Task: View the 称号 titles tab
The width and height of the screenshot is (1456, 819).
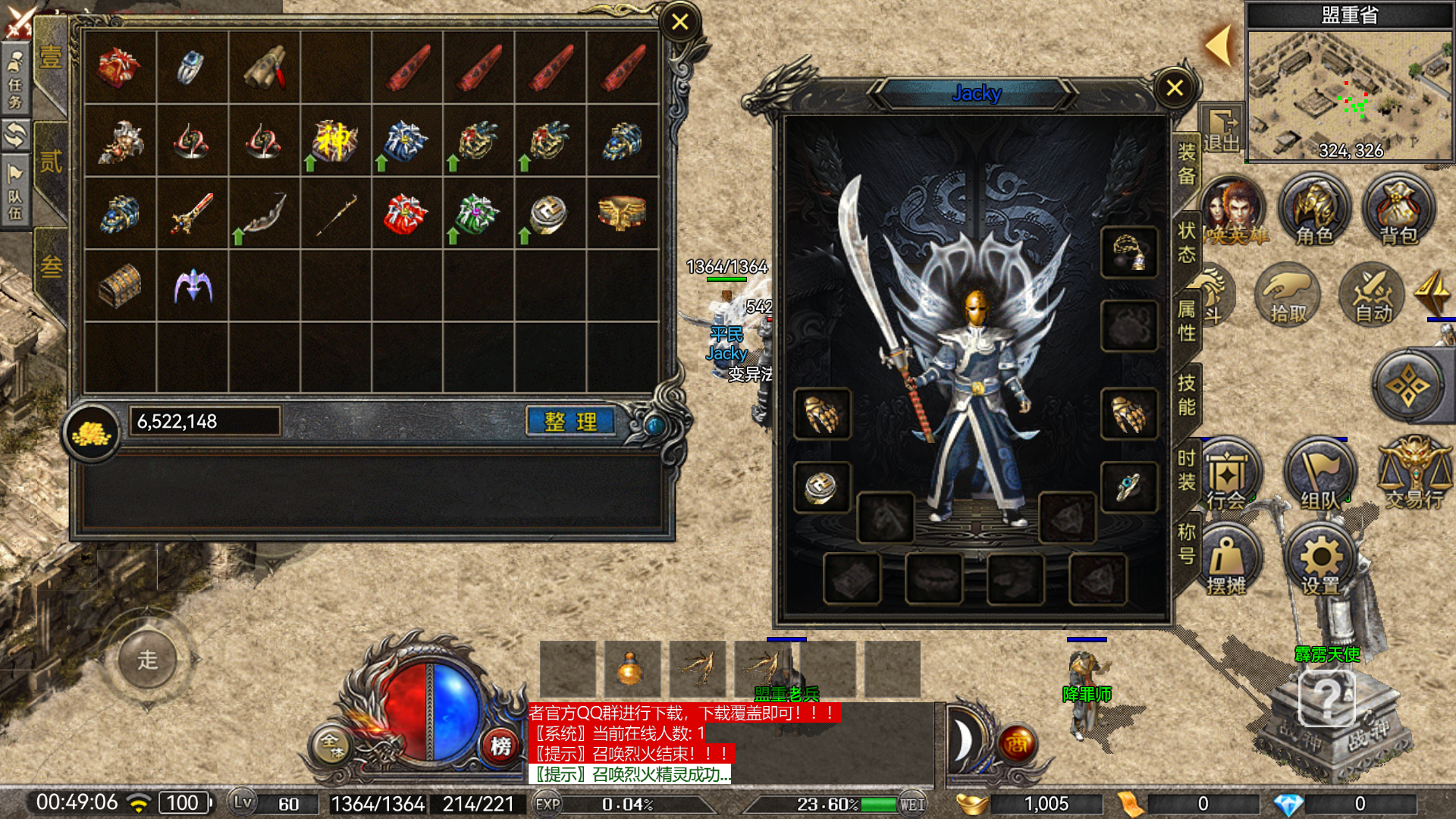Action: coord(1187,544)
